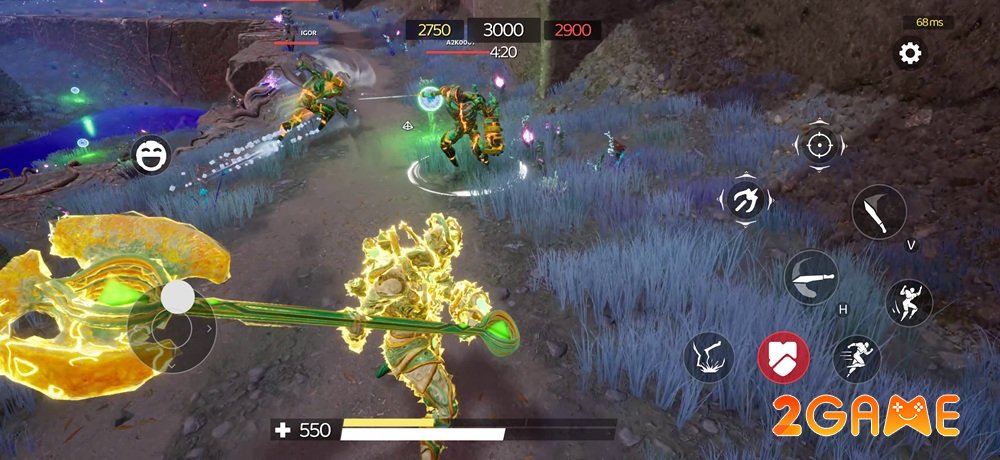Open the settings gear menu
Image resolution: width=1000 pixels, height=460 pixels.
point(910,54)
